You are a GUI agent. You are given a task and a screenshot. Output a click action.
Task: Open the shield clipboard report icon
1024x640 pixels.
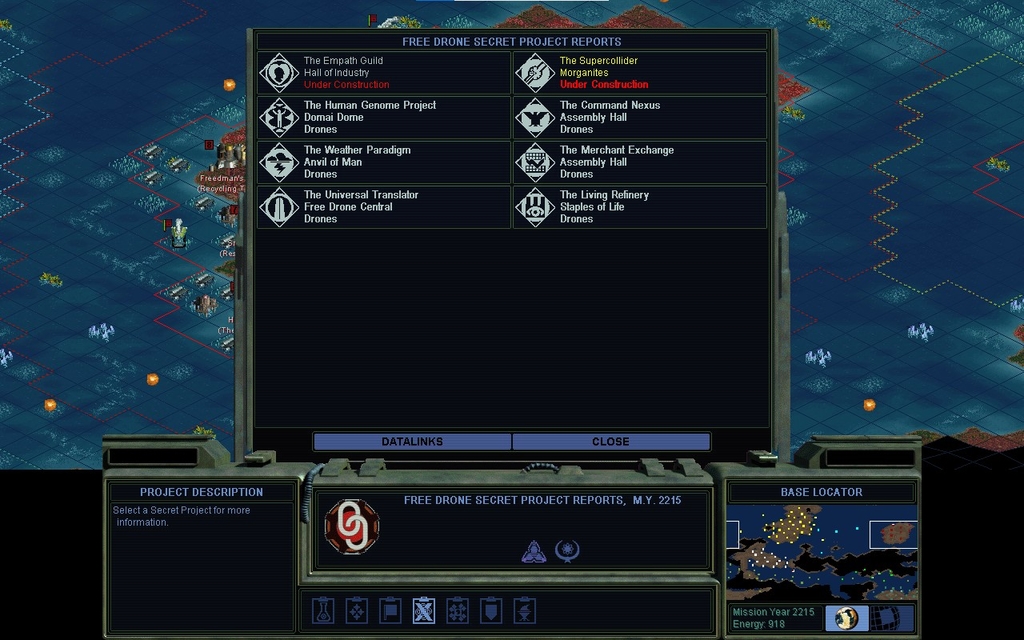click(x=491, y=610)
